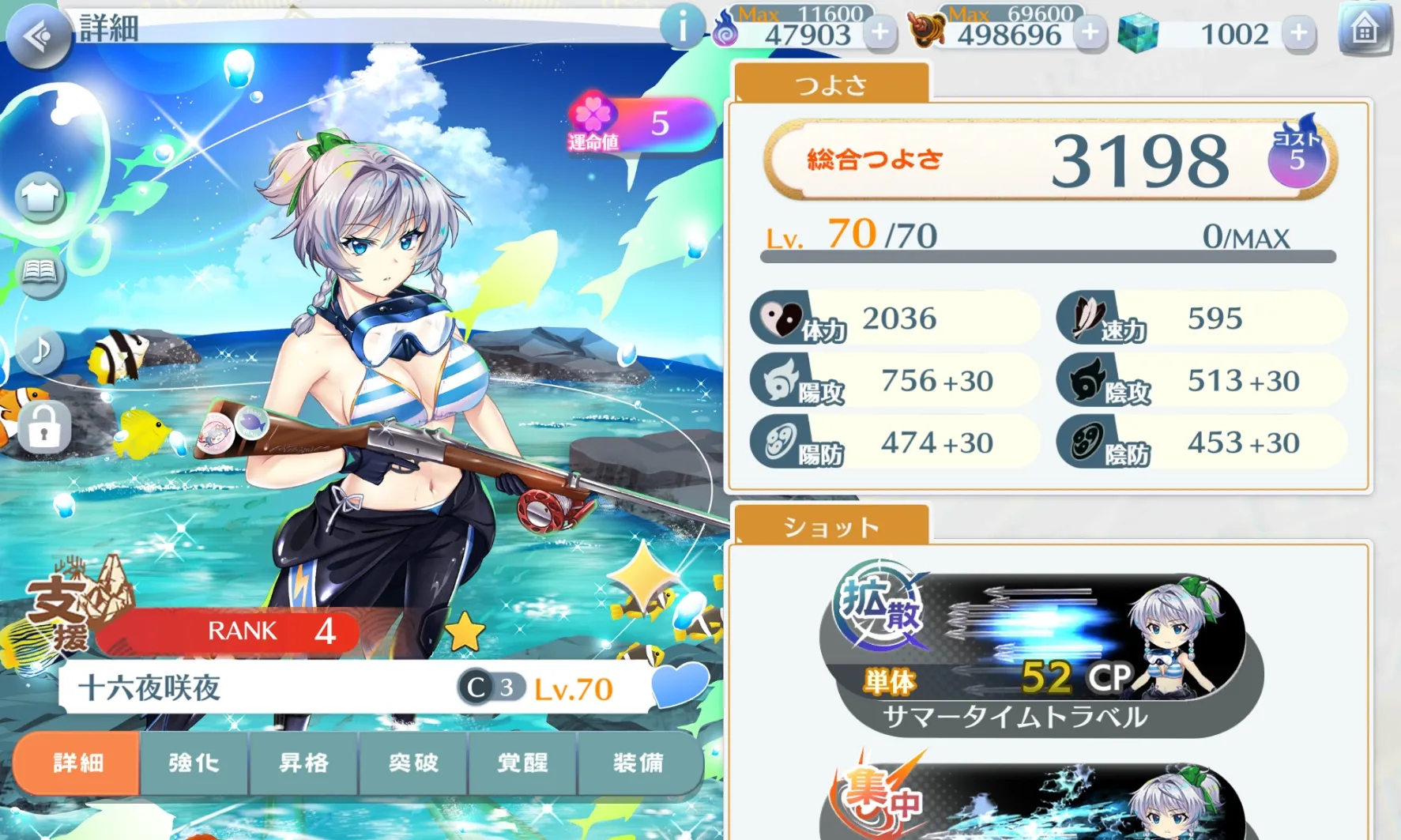The image size is (1401, 840).
Task: Open the 運命値 fate value badge
Action: coord(640,124)
